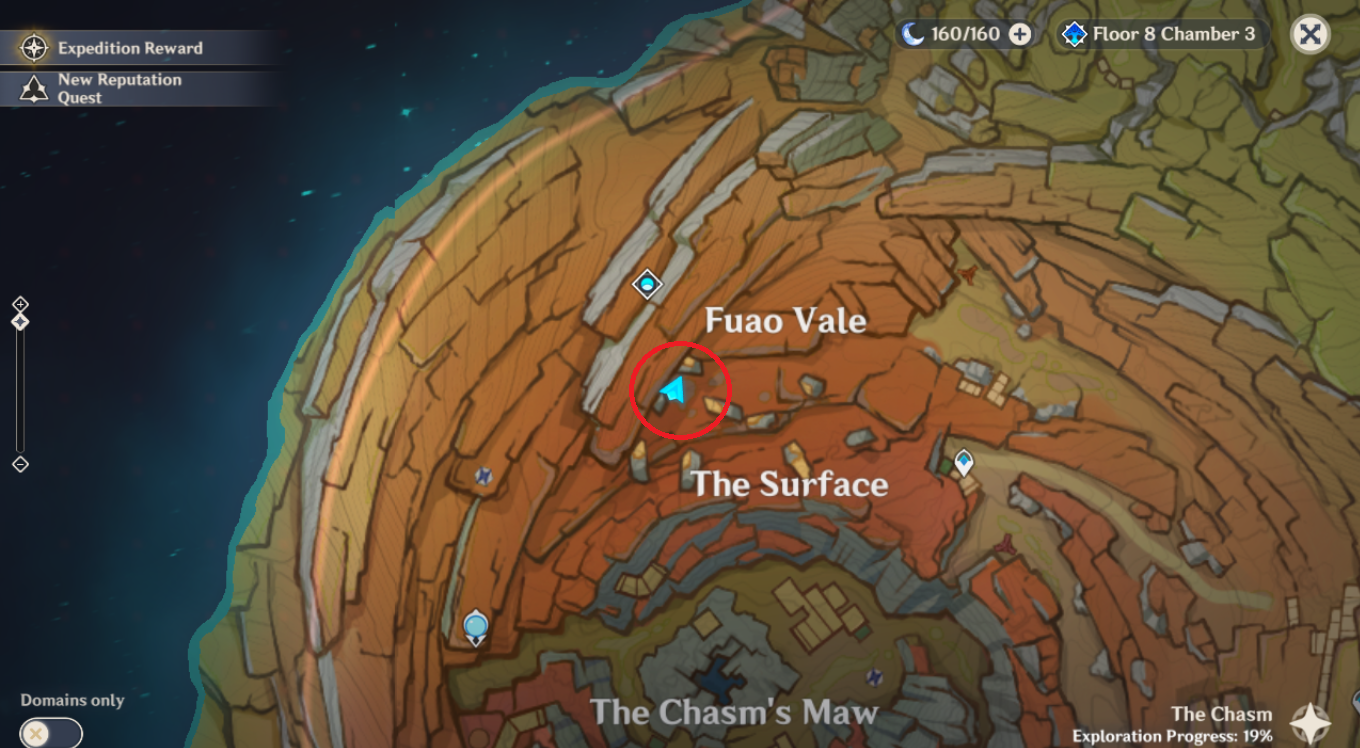
Task: Open the blue domain orb near The Chasm's Maw
Action: [475, 623]
